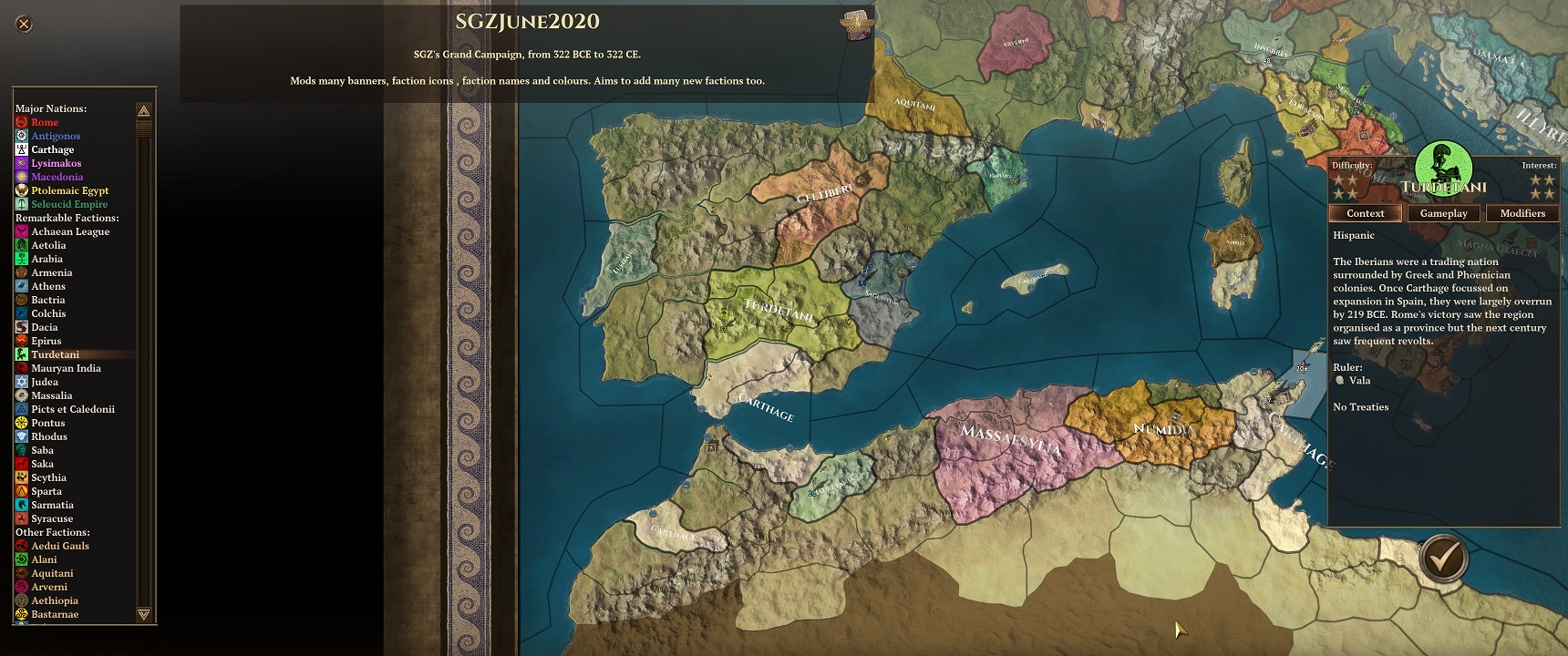
Task: Show the Context tab
Action: click(1365, 213)
